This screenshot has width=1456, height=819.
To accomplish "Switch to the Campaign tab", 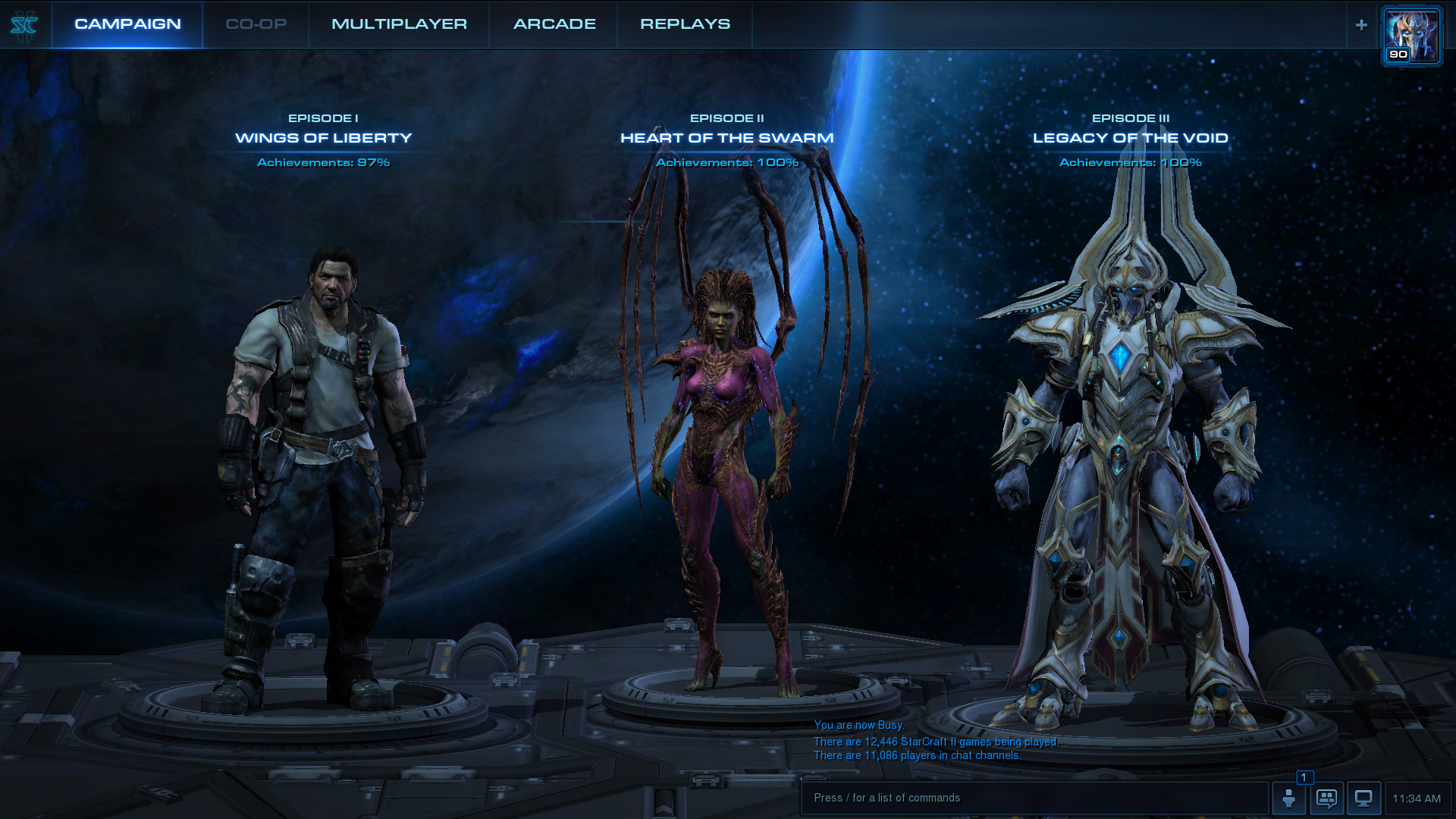I will pos(127,24).
